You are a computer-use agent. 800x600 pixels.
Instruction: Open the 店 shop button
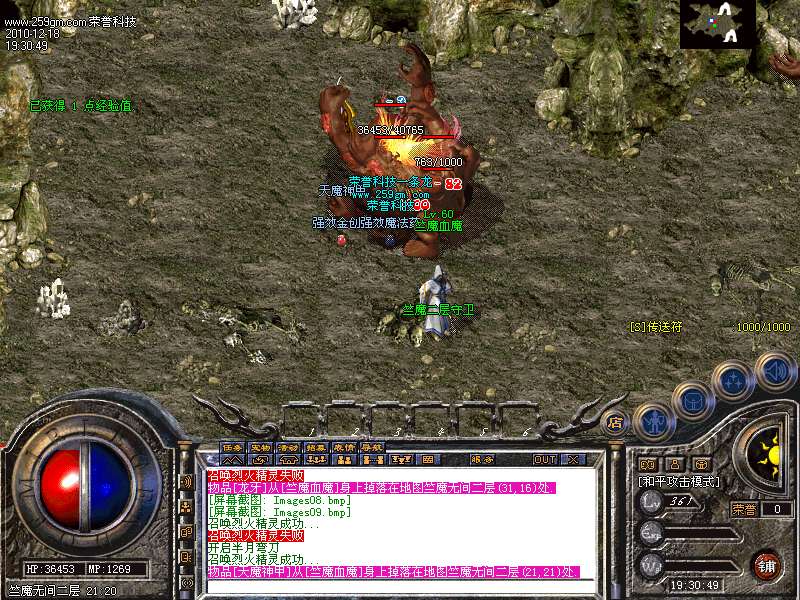coord(615,424)
